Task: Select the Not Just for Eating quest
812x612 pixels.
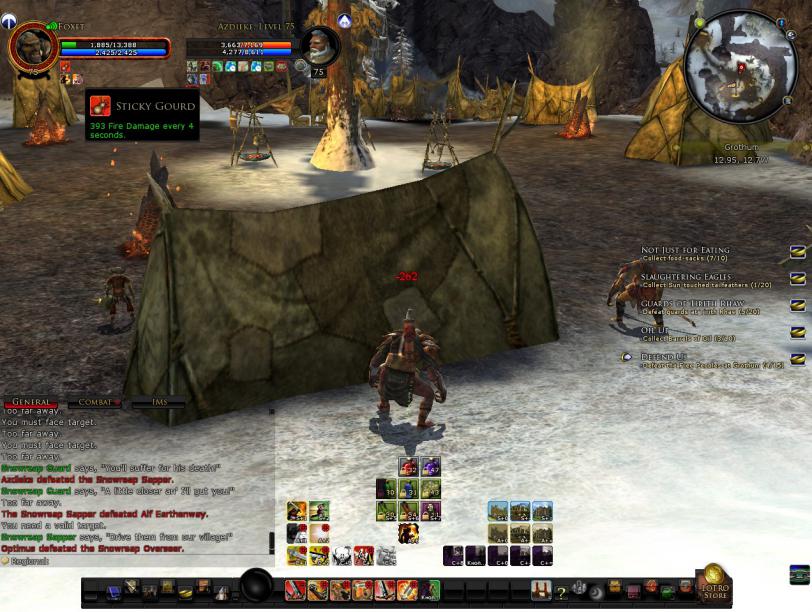Action: point(685,250)
